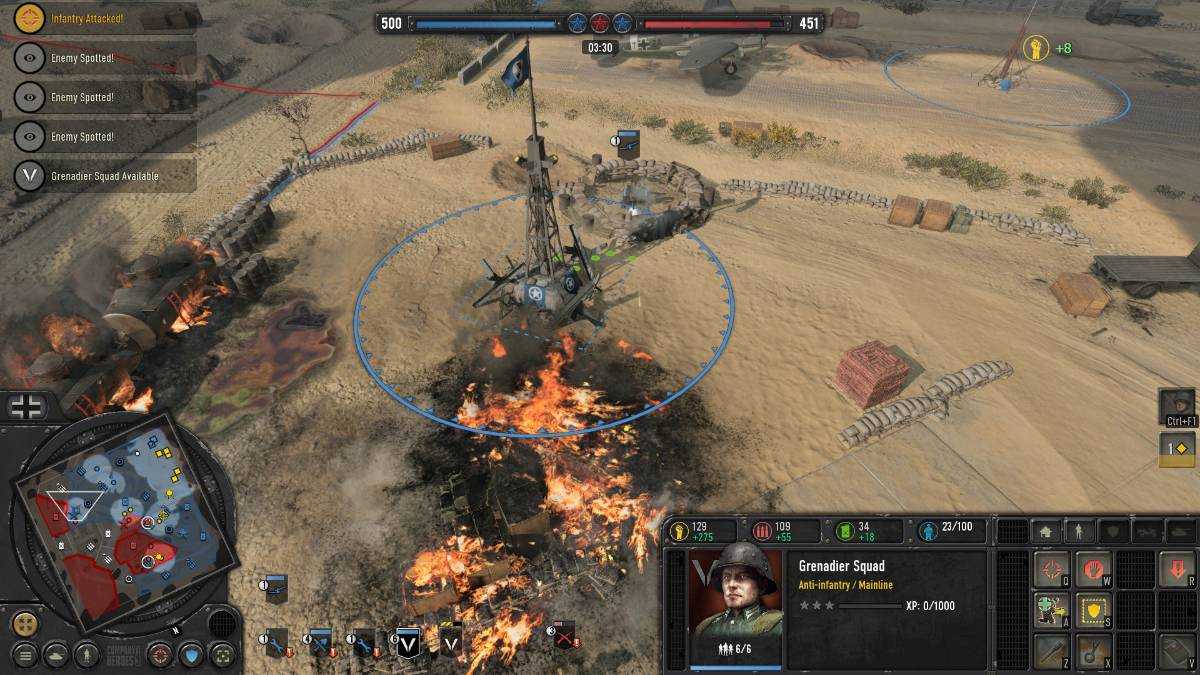Click the tank icon button below minimap
Image resolution: width=1200 pixels, height=675 pixels.
[56, 655]
